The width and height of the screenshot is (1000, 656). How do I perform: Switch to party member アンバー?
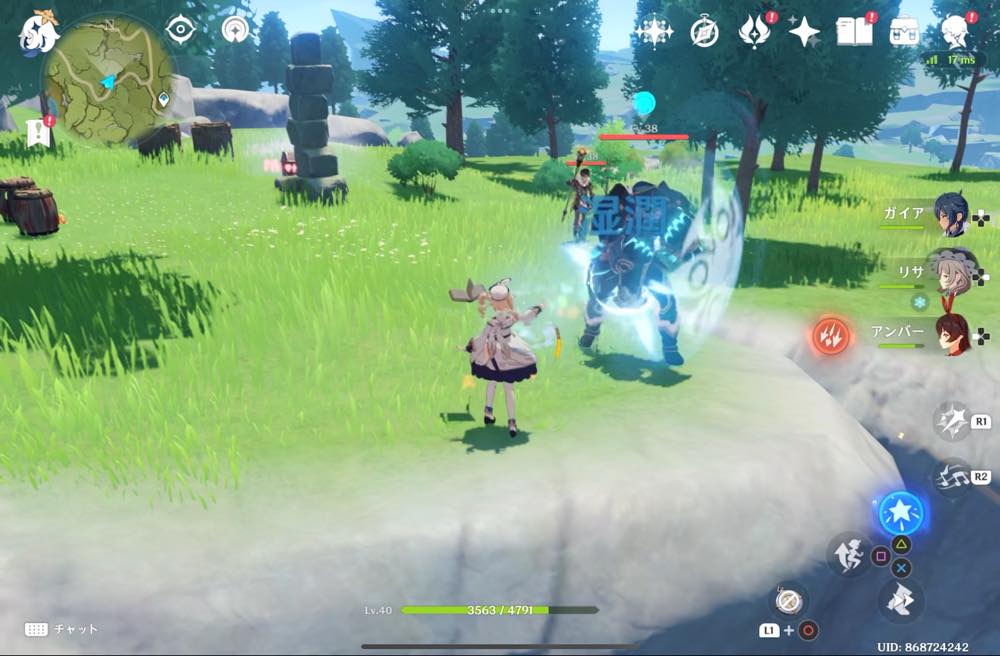(x=948, y=335)
